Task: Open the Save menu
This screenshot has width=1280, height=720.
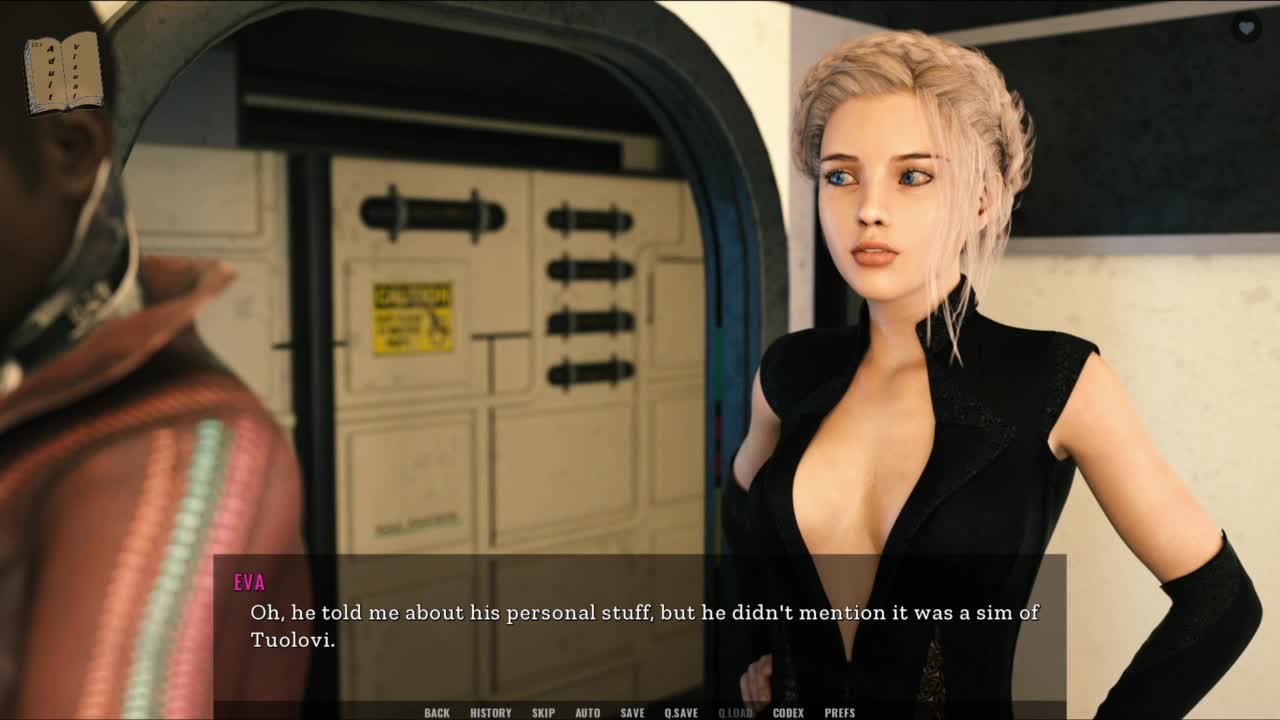Action: (632, 713)
